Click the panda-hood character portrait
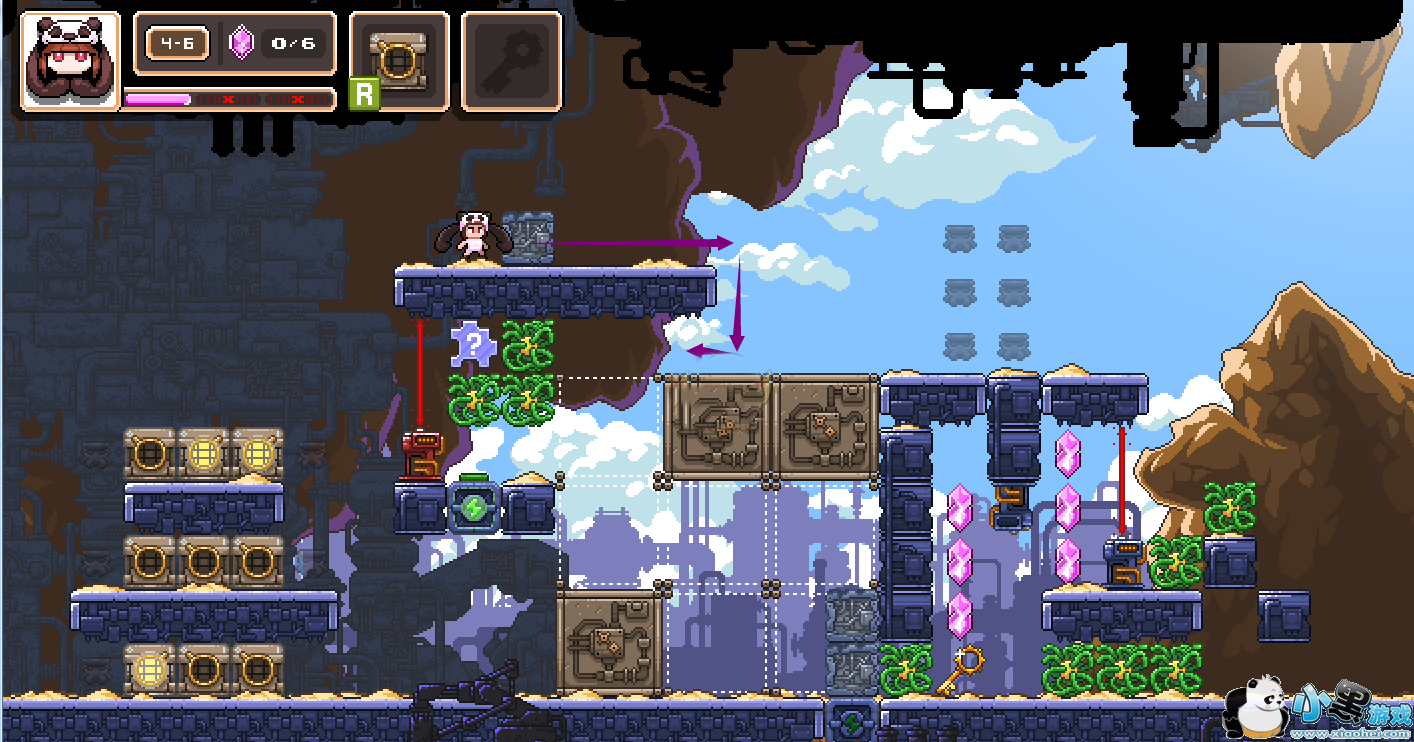 [69, 60]
